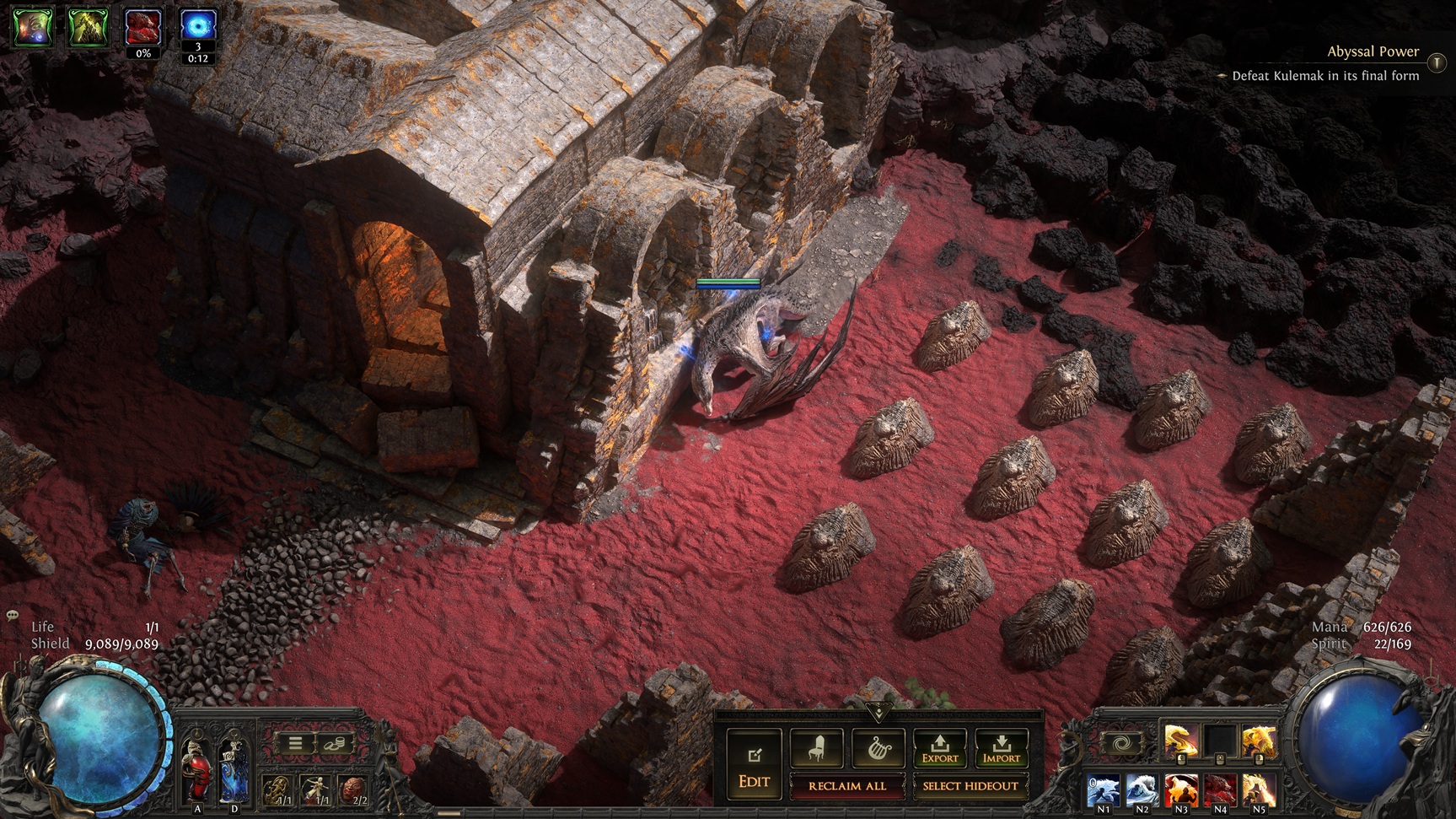1456x819 pixels.
Task: Open the harp music button
Action: pos(878,747)
